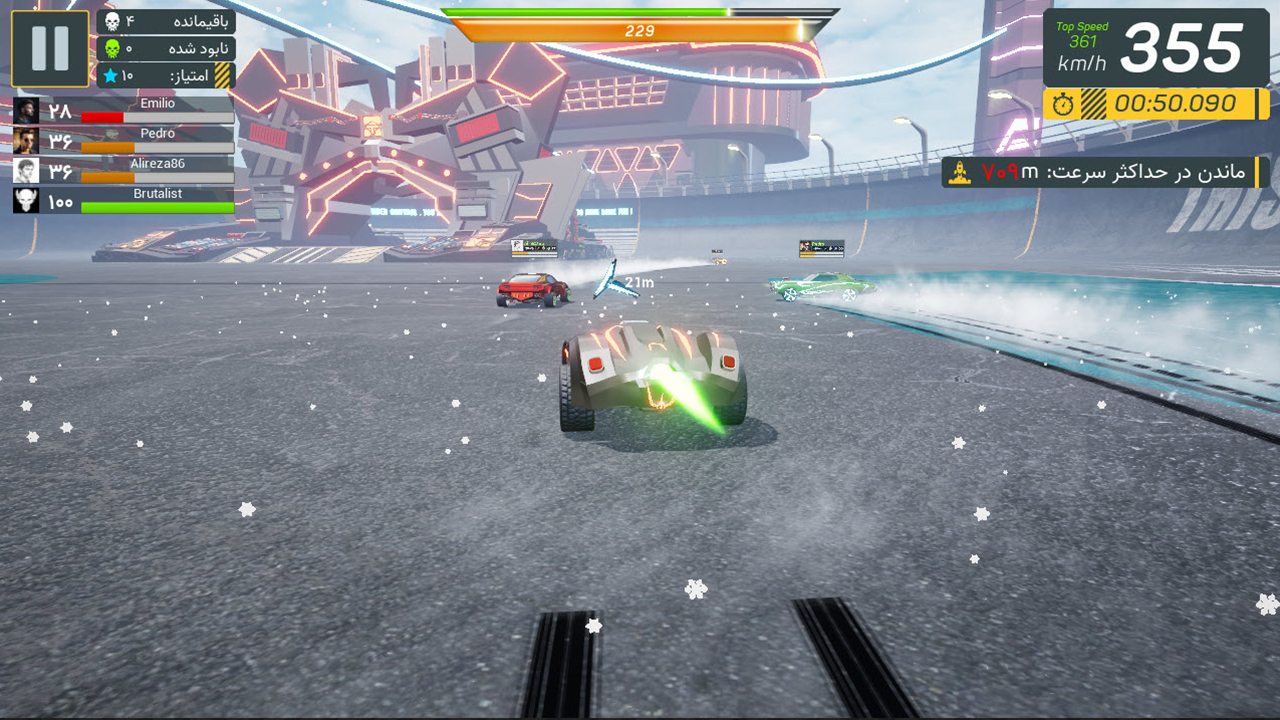Click Brutalist's row in the player list

[124, 201]
